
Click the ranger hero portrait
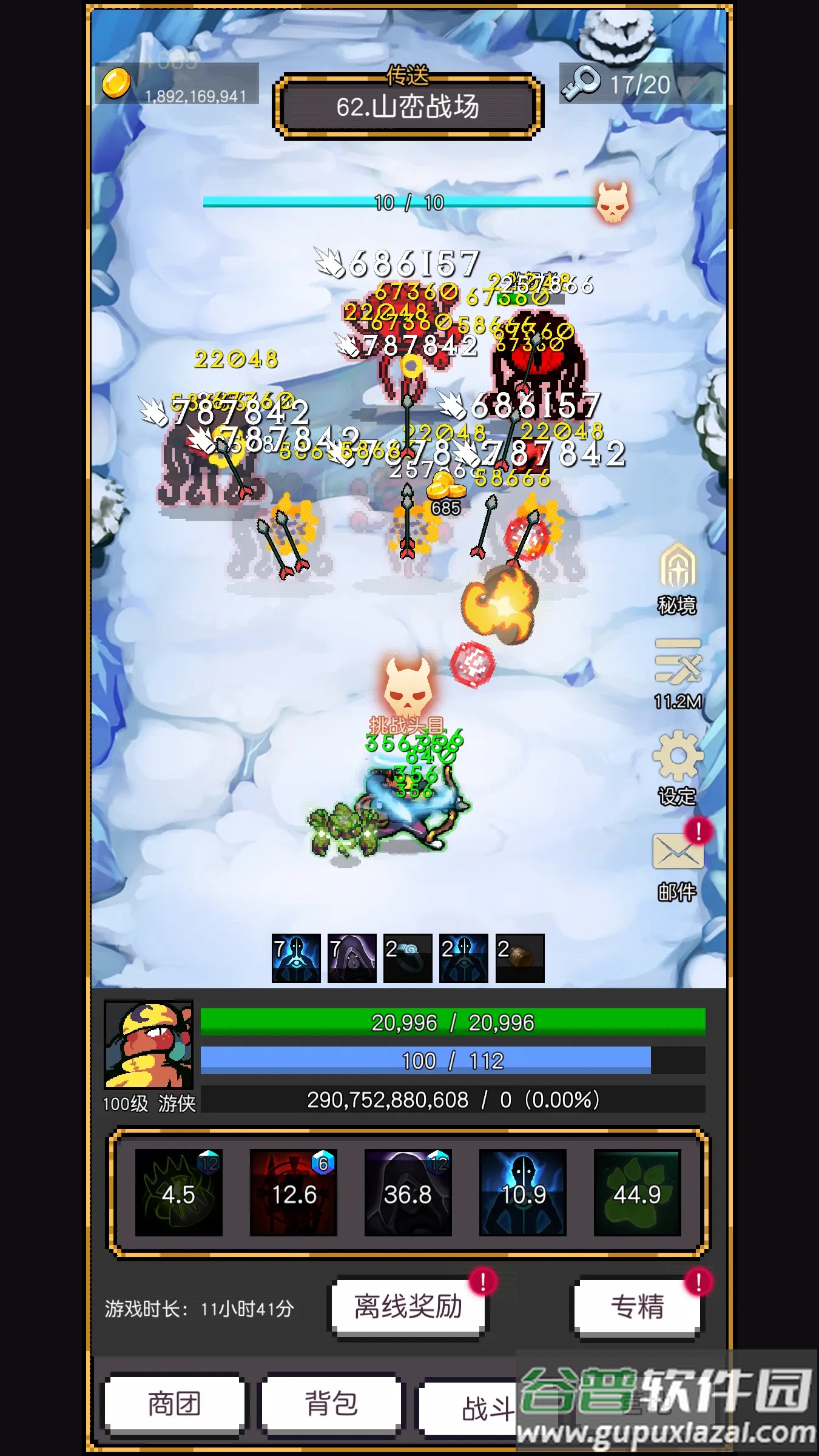(x=149, y=1043)
